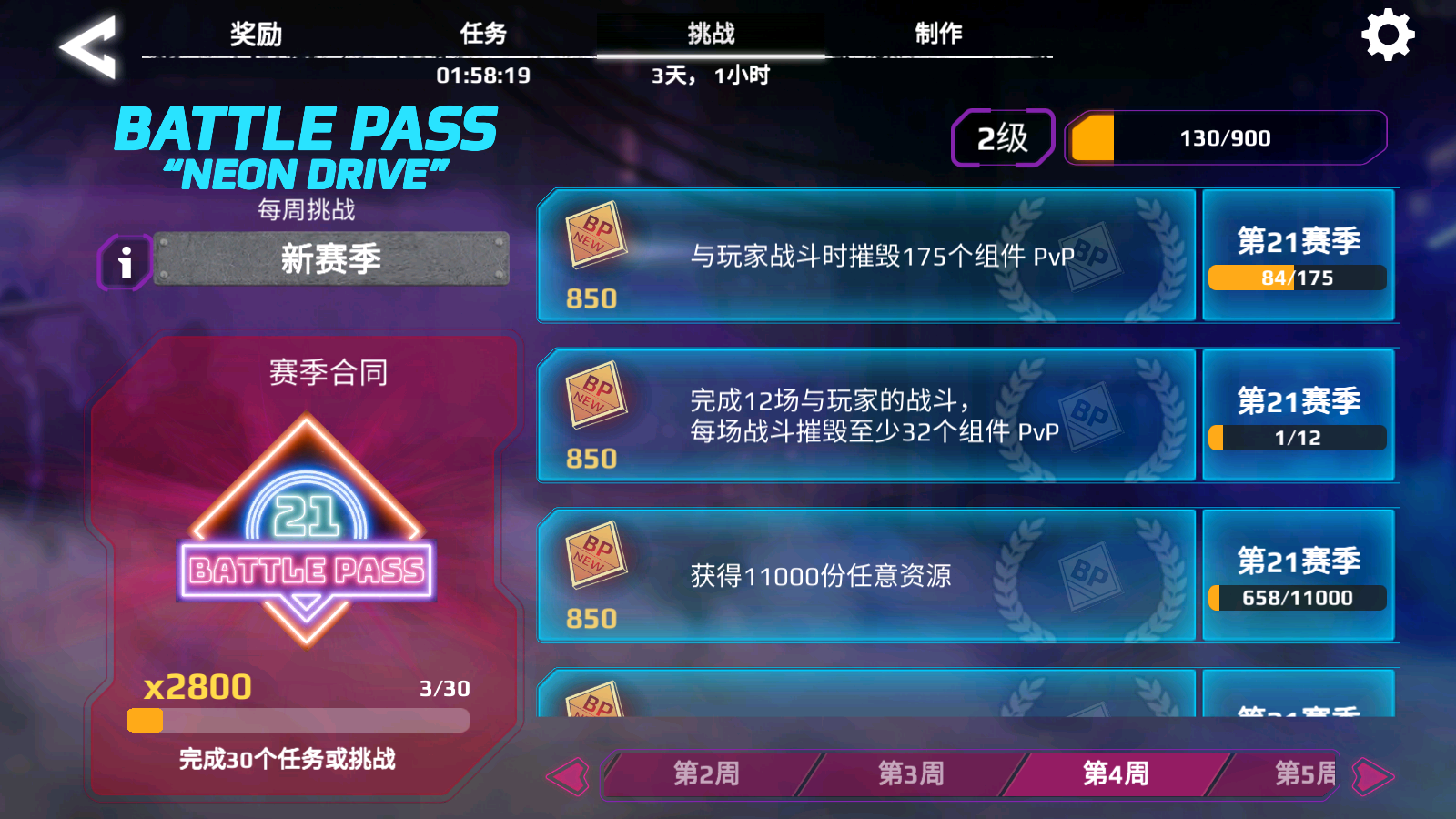Open settings via the gear icon
Screen dimensions: 1456x819
[x=1387, y=36]
